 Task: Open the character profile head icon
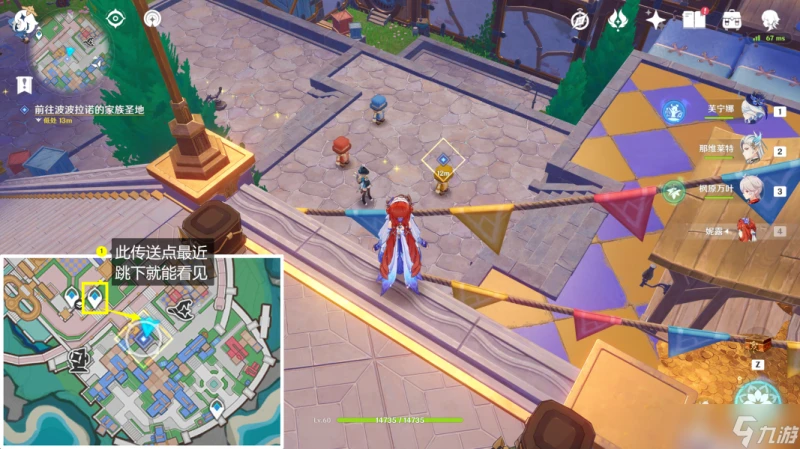click(x=771, y=19)
